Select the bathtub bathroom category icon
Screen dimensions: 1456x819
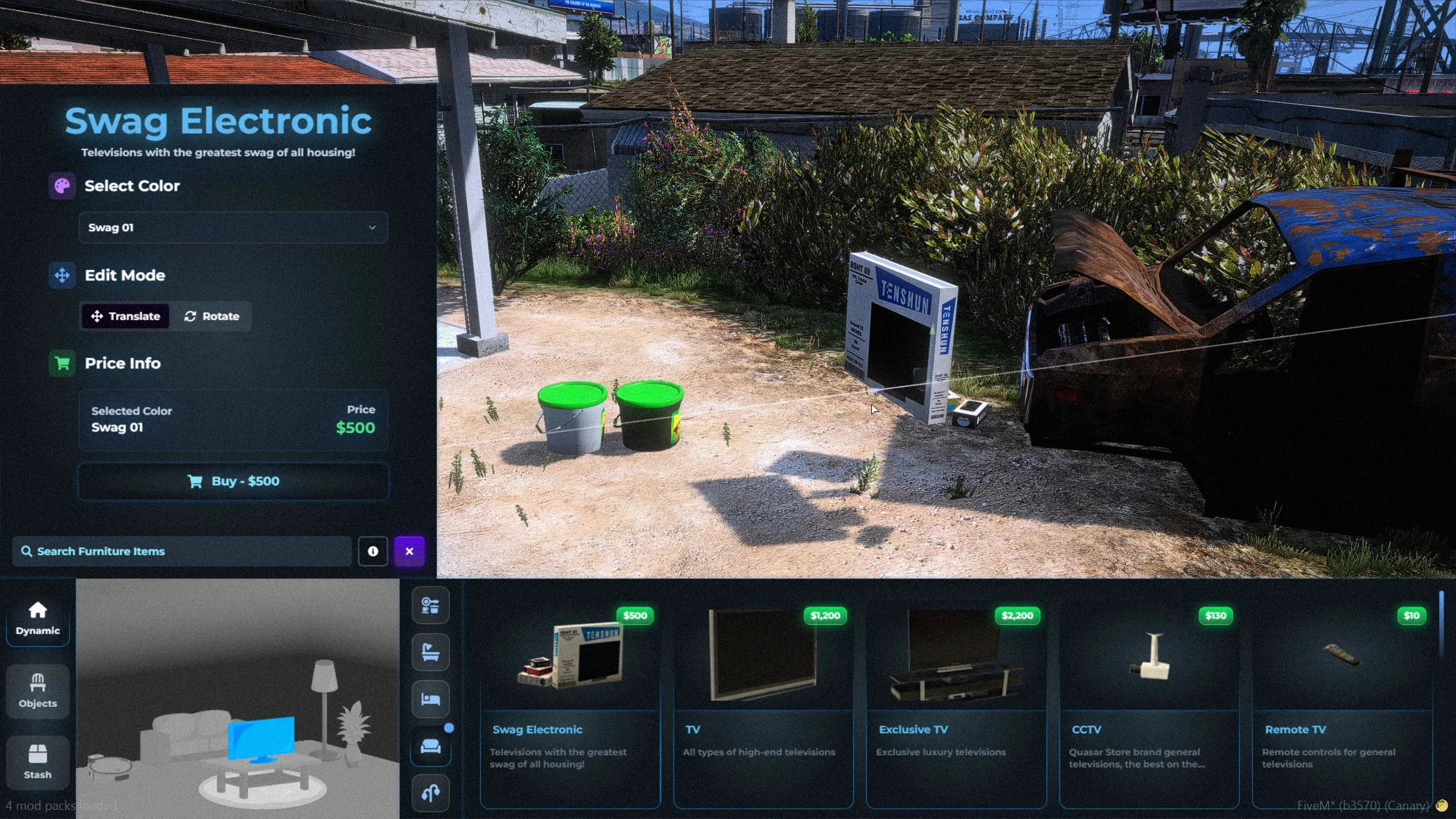pos(431,652)
